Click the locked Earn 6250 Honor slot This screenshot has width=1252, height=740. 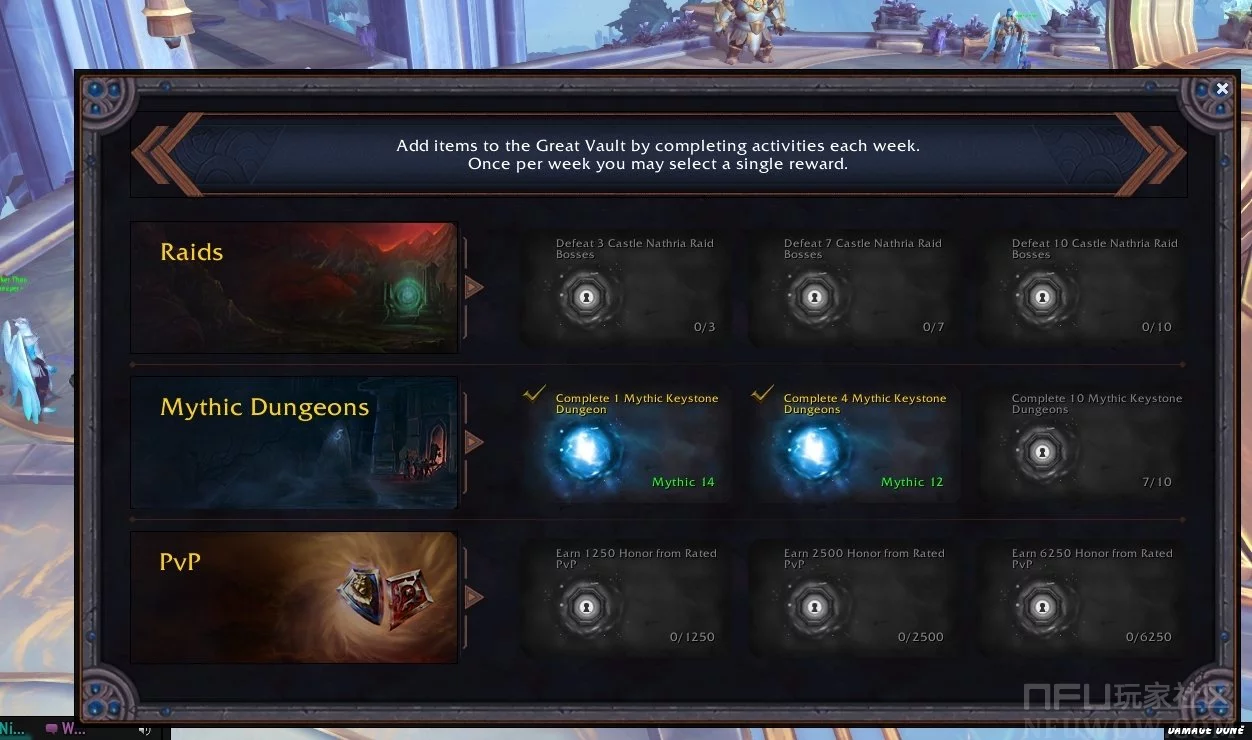coord(1042,606)
